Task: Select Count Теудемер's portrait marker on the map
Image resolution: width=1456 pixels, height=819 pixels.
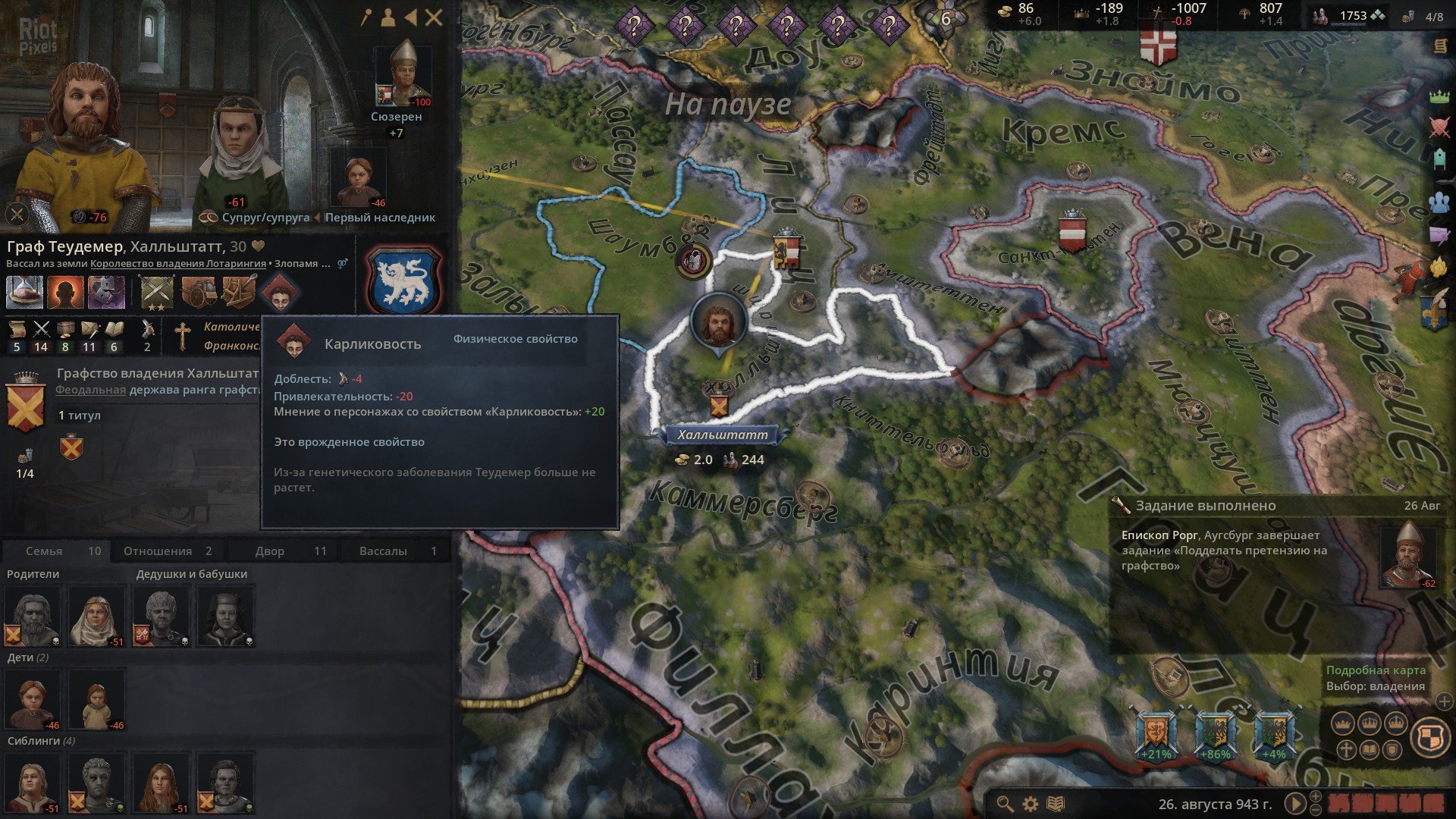Action: (x=717, y=323)
